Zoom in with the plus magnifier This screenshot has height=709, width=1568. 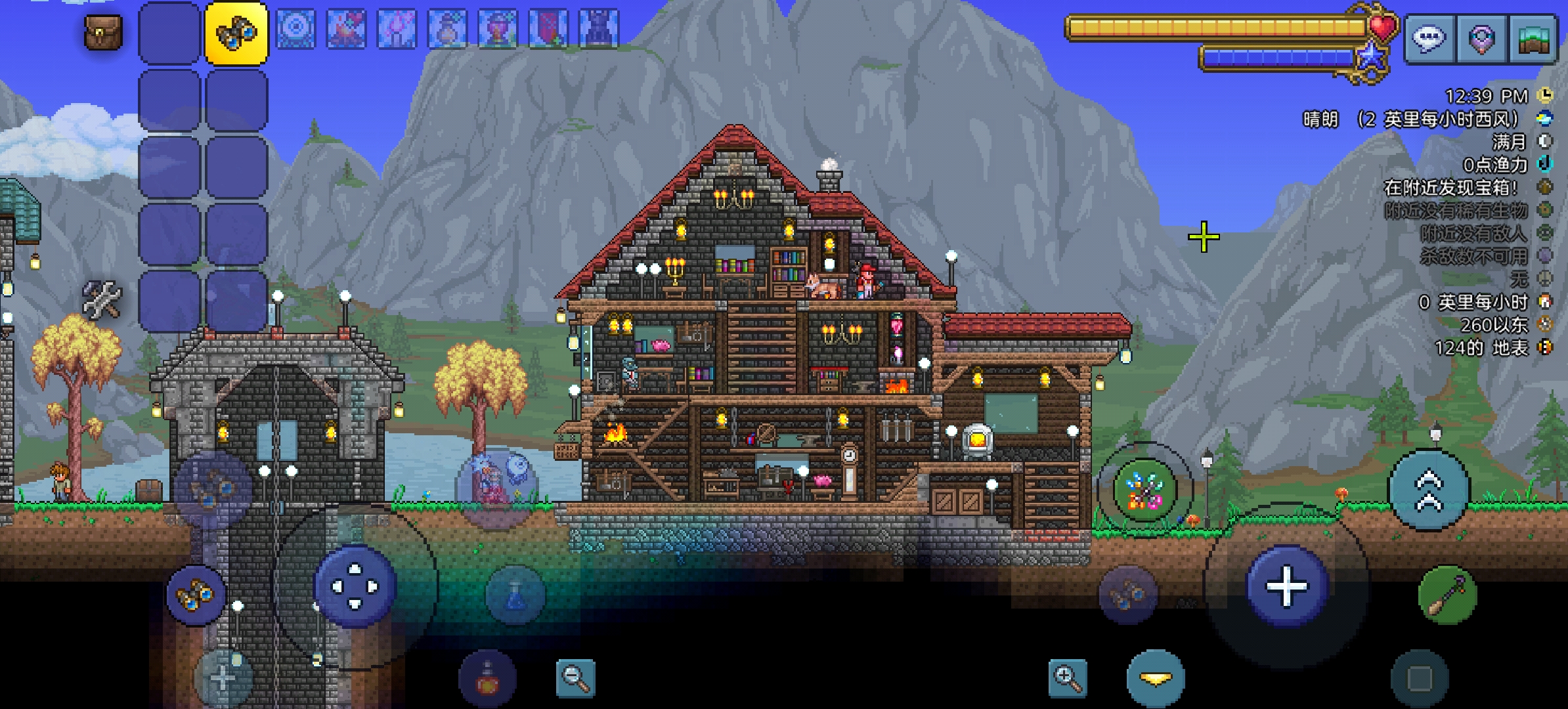[x=1066, y=677]
